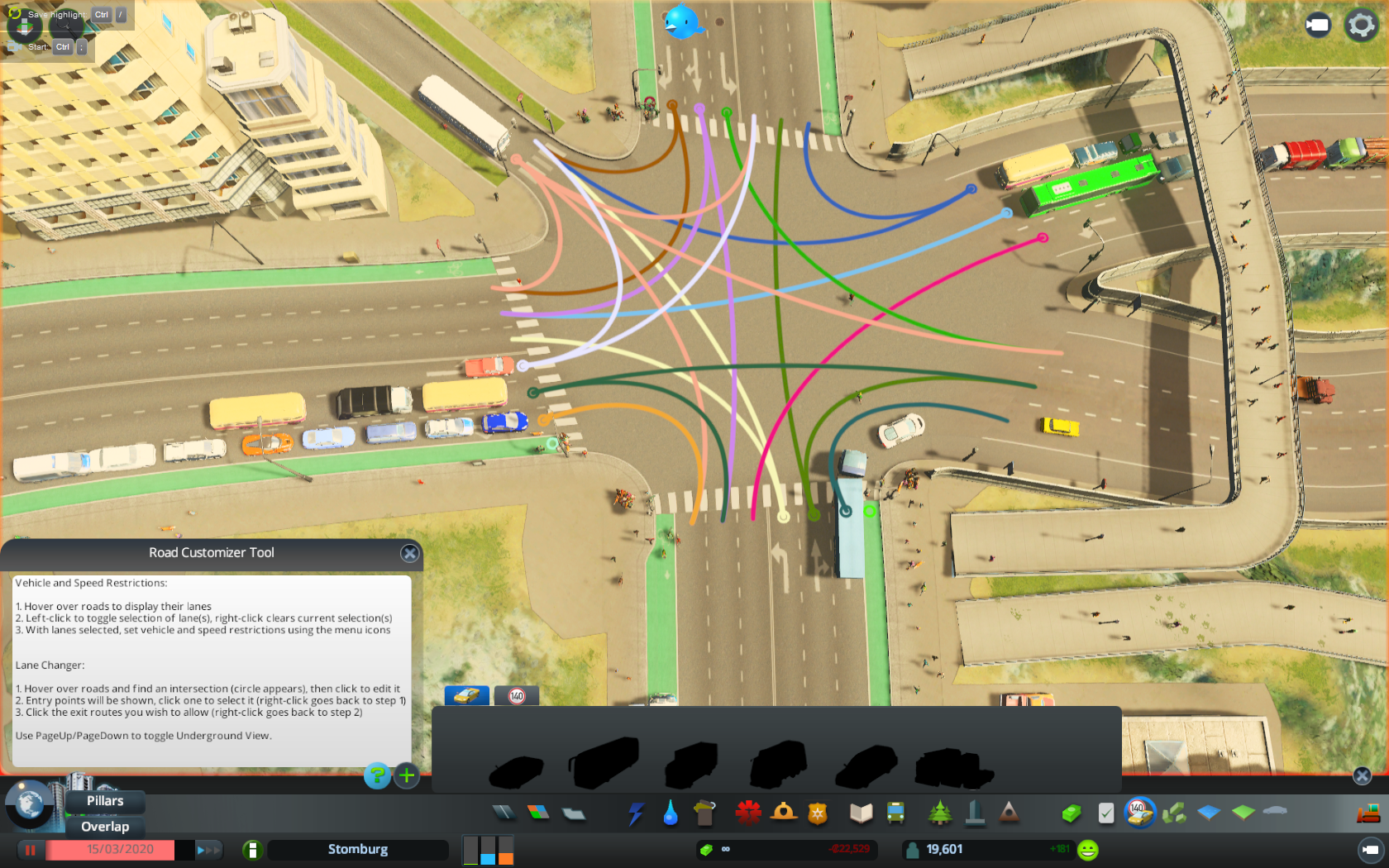Open the Water droplet services menu
1389x868 pixels.
(x=670, y=813)
